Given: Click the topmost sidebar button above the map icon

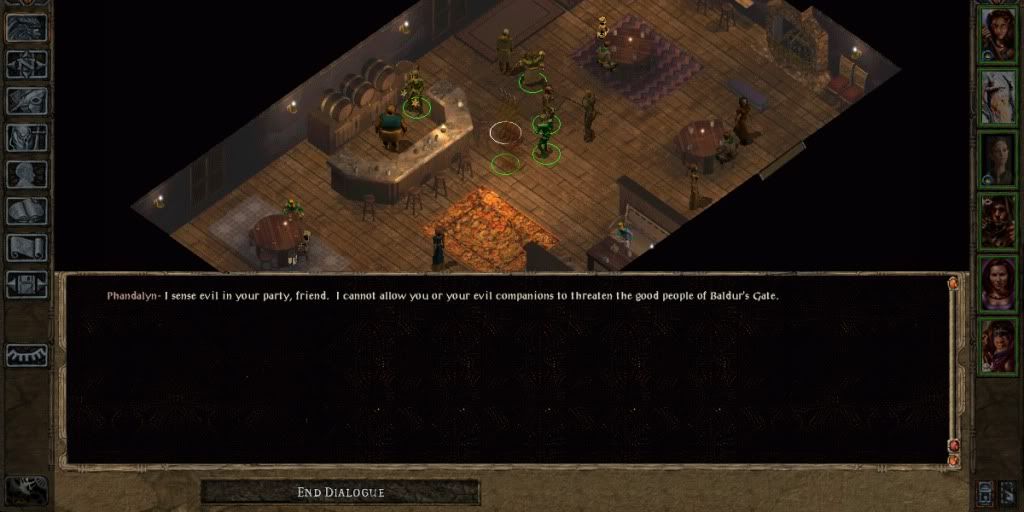Looking at the screenshot, I should [x=27, y=28].
